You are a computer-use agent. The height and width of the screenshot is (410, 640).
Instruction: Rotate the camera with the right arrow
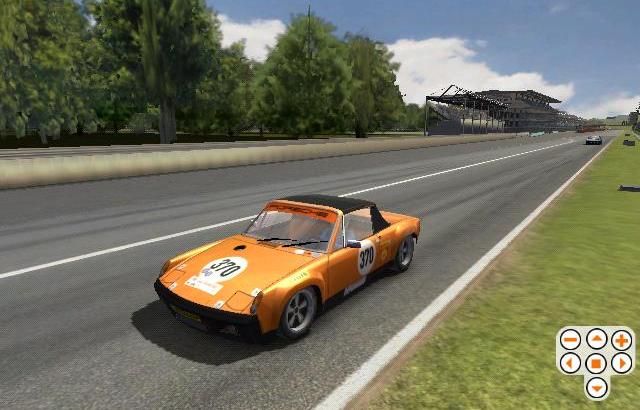pos(622,363)
